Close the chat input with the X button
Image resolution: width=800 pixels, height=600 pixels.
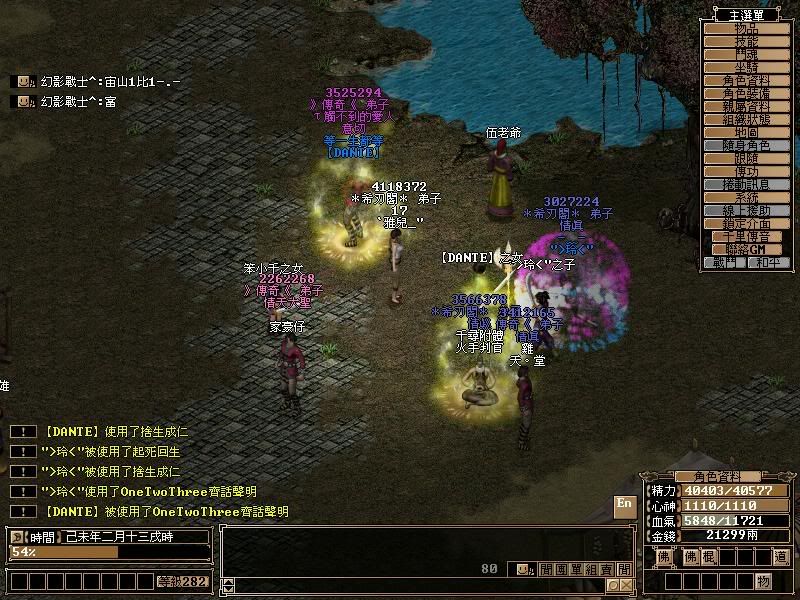[x=626, y=584]
